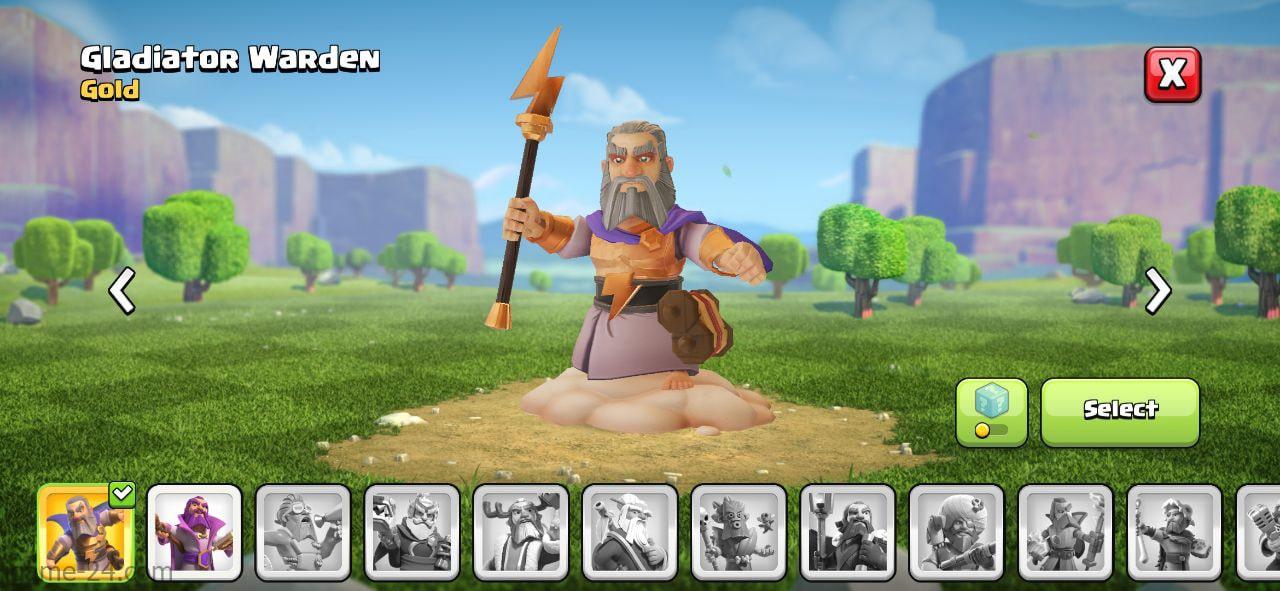Choose the locked tree-stump-headed Warden skin
1280x591 pixels.
(738, 532)
